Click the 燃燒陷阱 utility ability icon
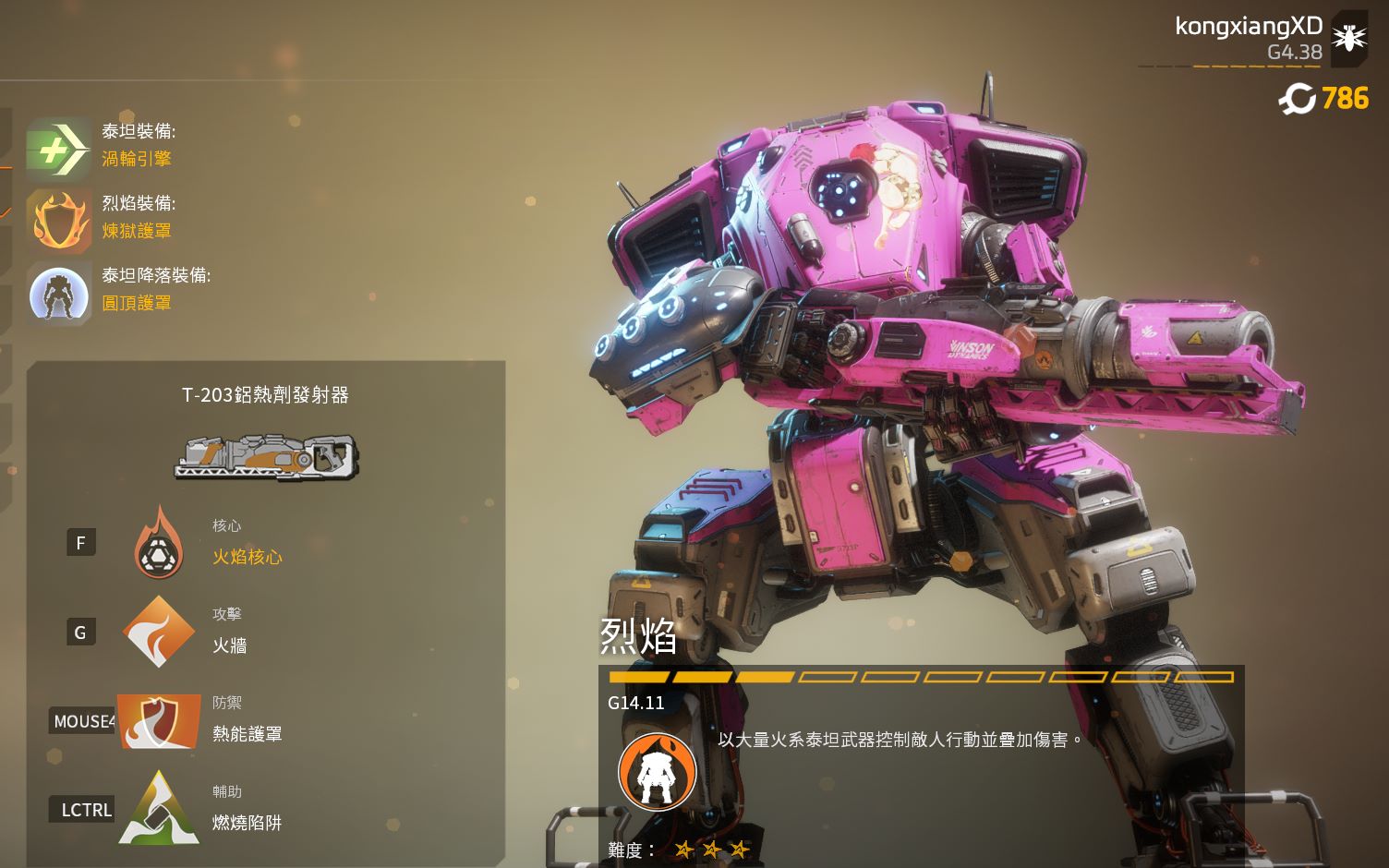 click(x=159, y=810)
